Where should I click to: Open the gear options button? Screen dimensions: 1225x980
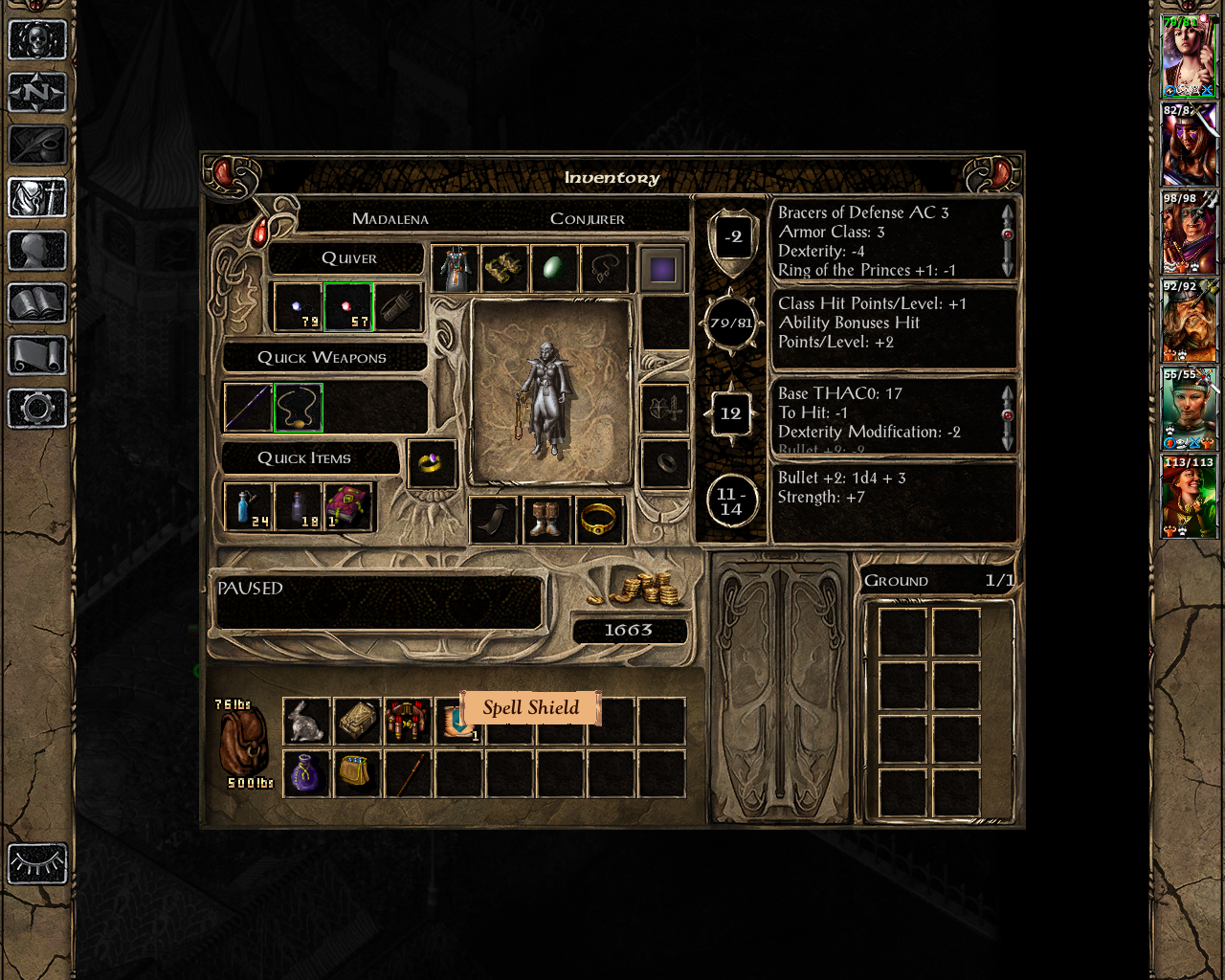point(37,409)
